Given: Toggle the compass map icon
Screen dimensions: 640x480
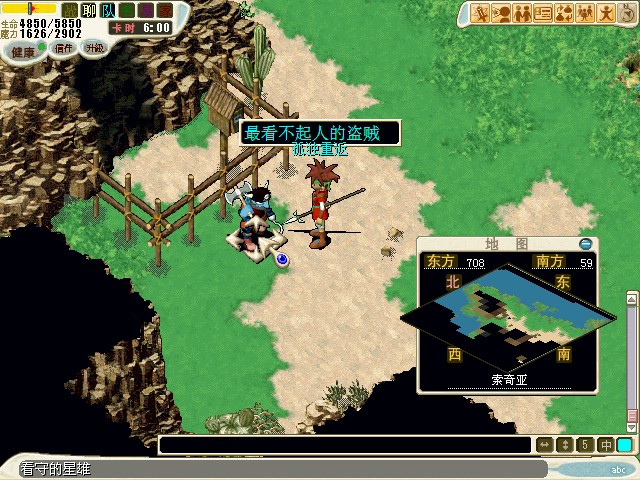Looking at the screenshot, I should pyautogui.click(x=626, y=13).
